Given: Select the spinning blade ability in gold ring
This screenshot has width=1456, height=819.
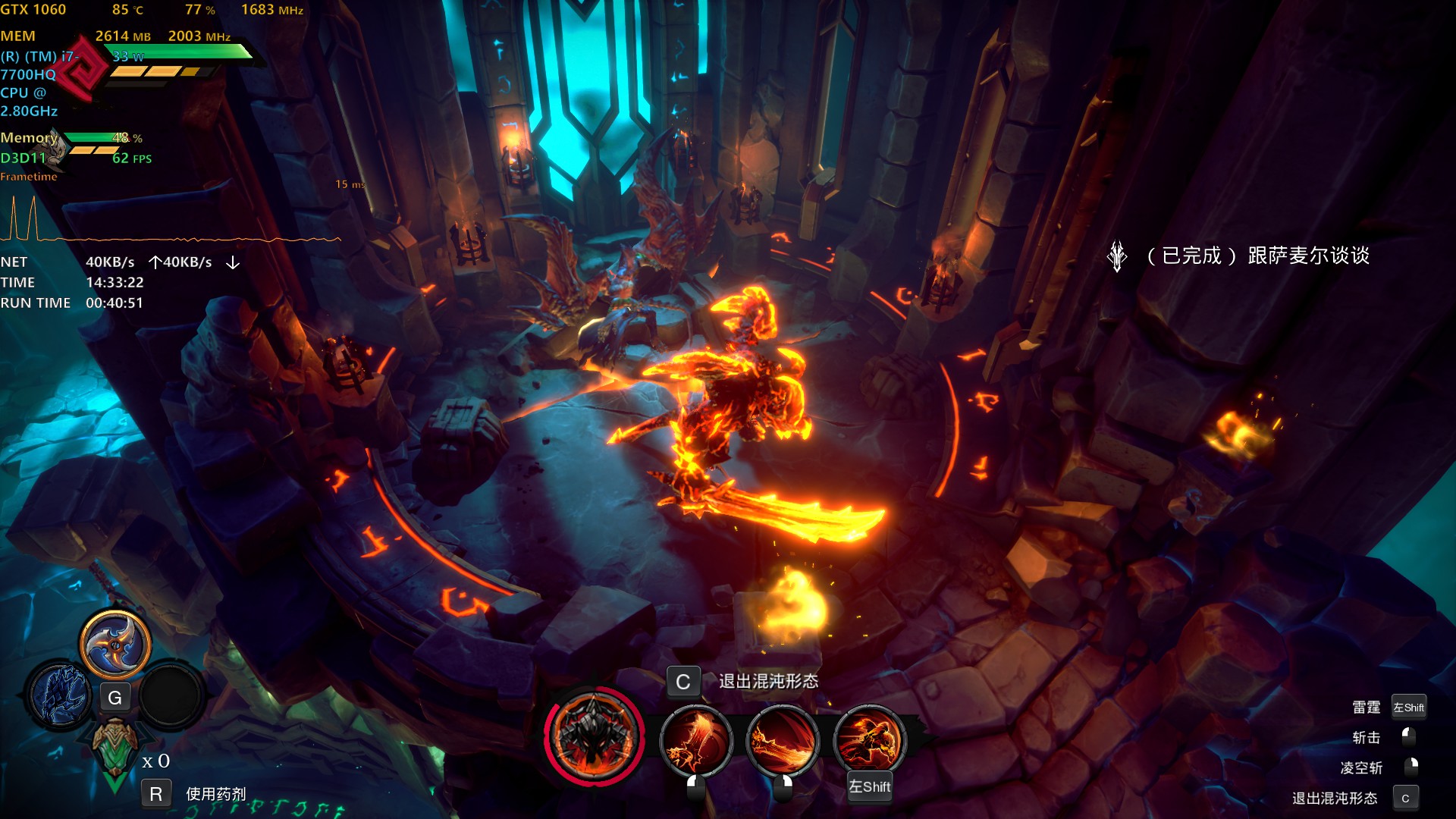Looking at the screenshot, I should click(115, 645).
